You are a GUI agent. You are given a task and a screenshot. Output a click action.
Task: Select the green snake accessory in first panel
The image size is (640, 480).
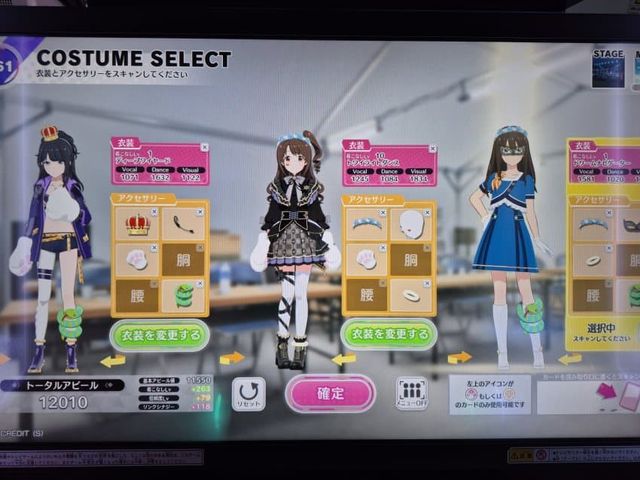183,295
